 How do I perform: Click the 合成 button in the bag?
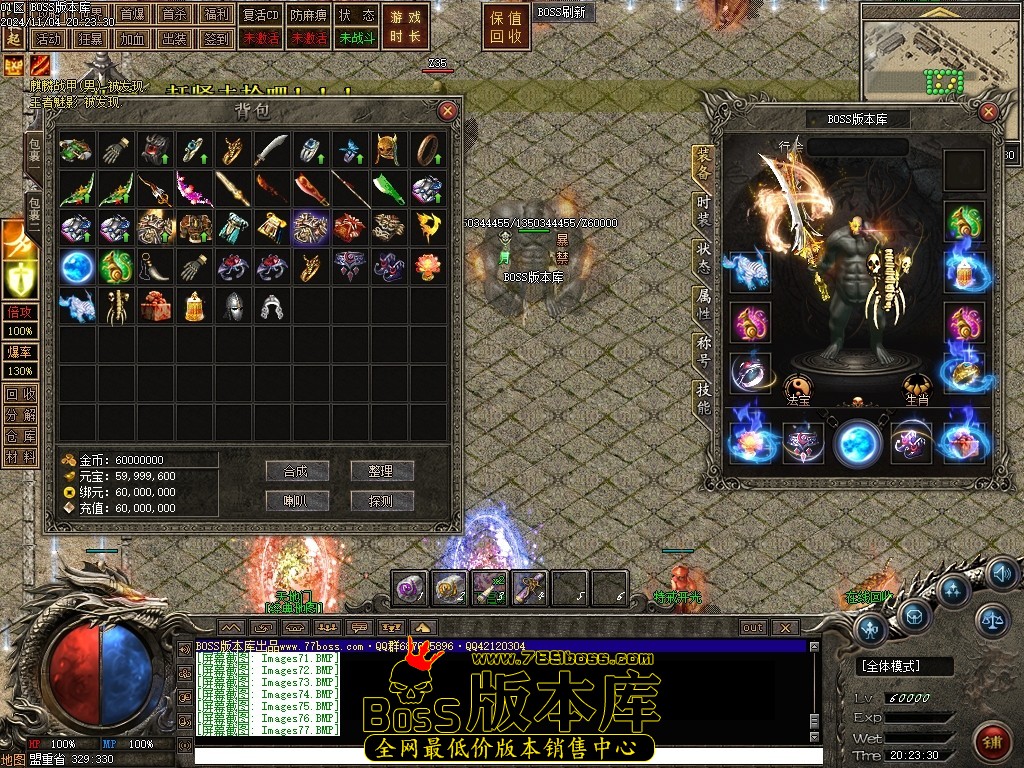pyautogui.click(x=297, y=471)
